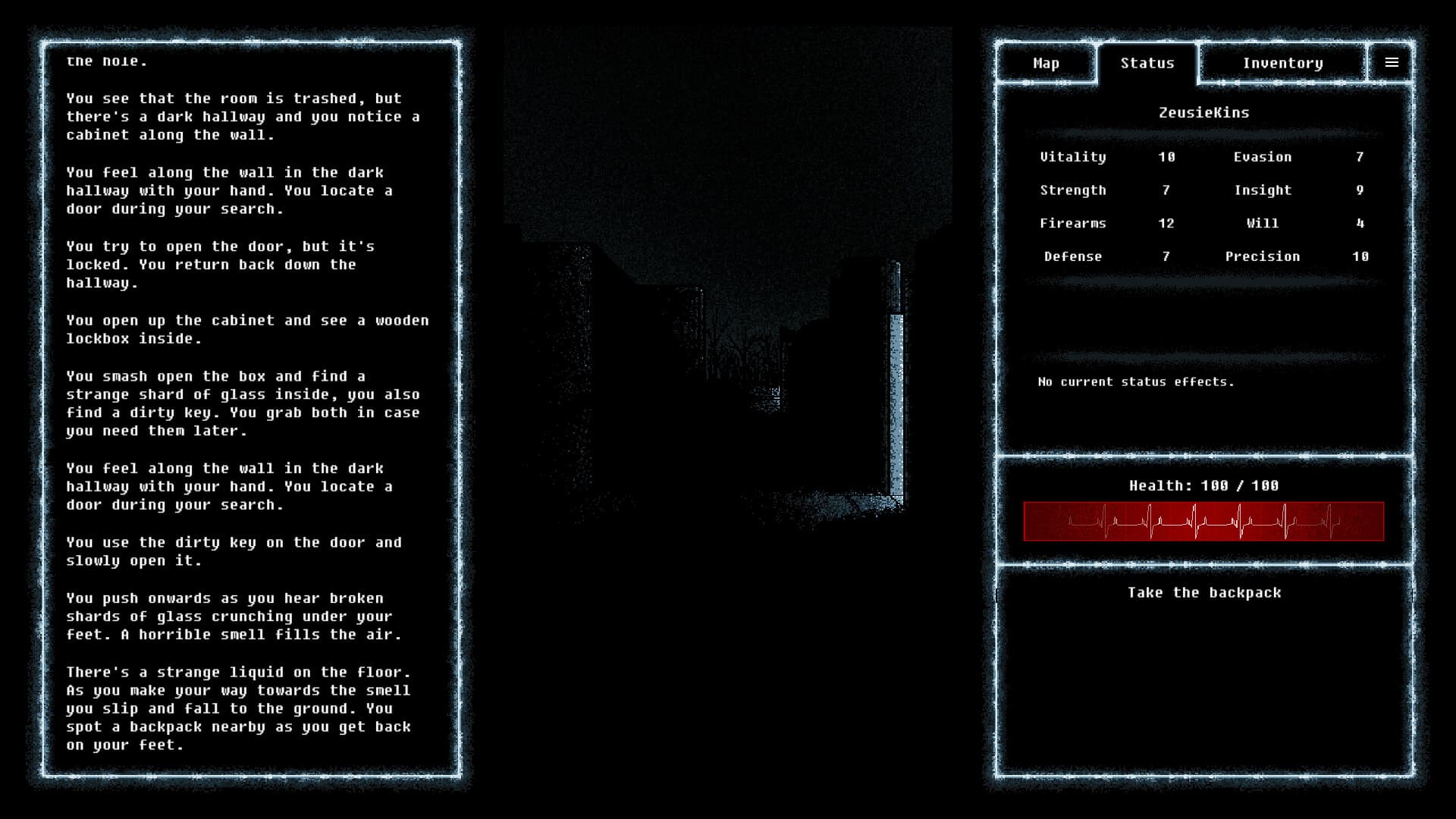1456x819 pixels.
Task: Select the Defense stat
Action: [1074, 256]
